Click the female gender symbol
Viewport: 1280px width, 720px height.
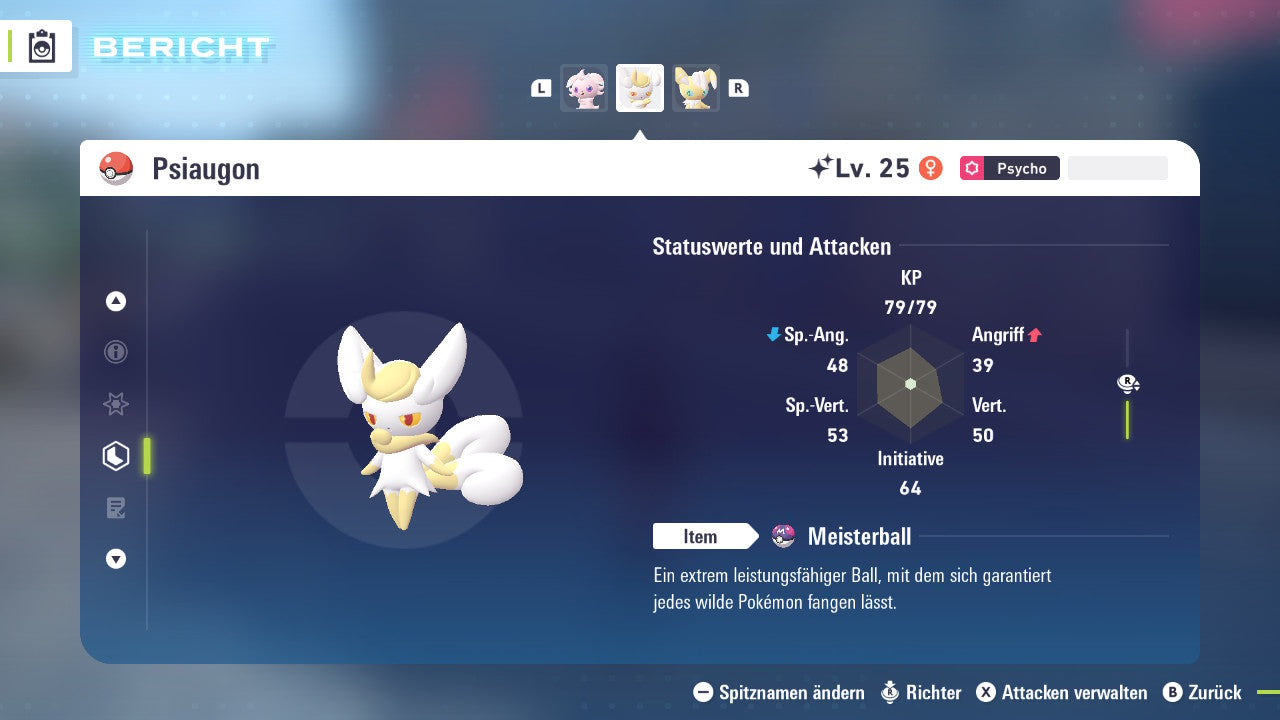pos(932,168)
